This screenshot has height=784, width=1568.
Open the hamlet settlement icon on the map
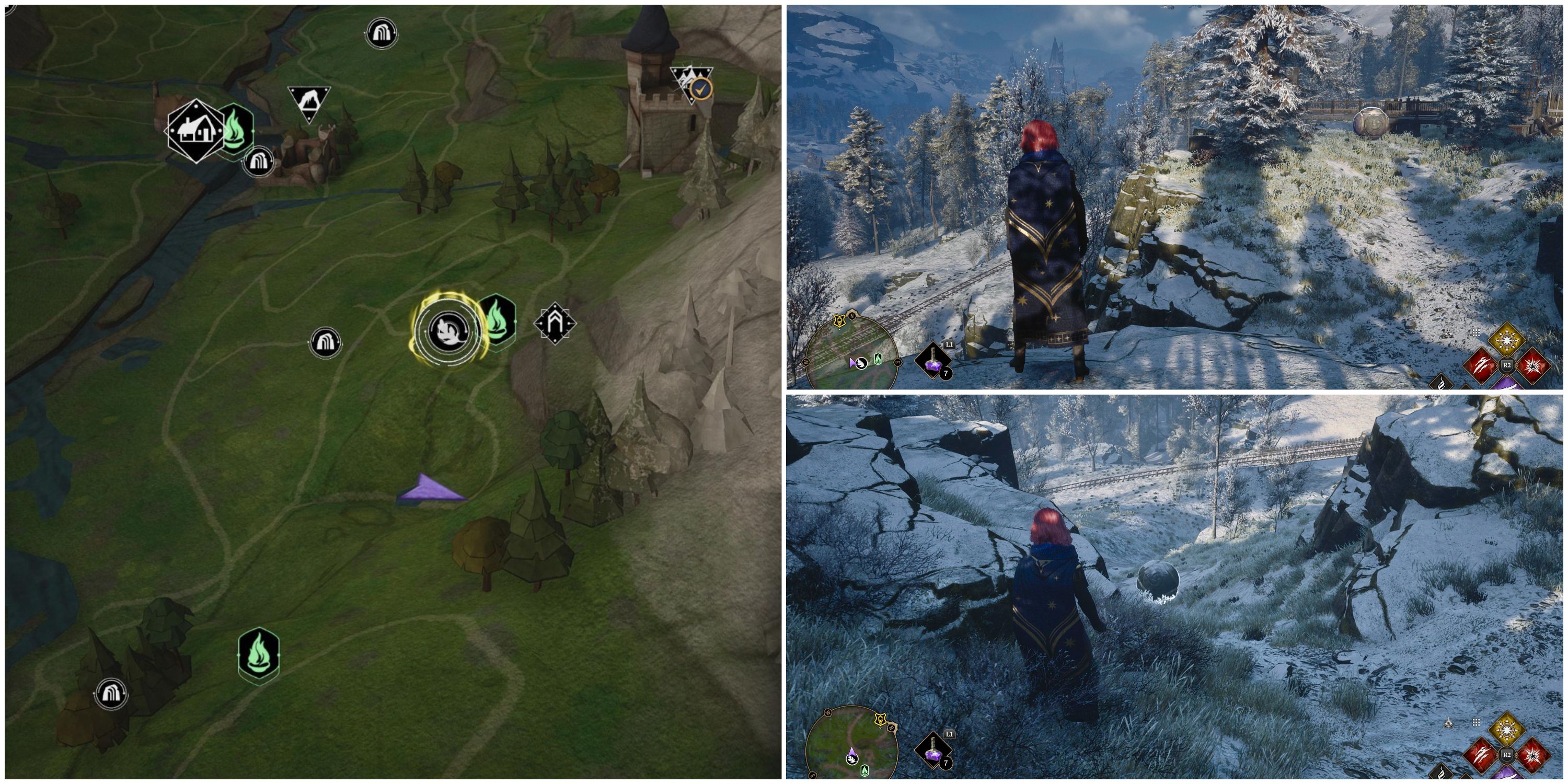coord(195,132)
